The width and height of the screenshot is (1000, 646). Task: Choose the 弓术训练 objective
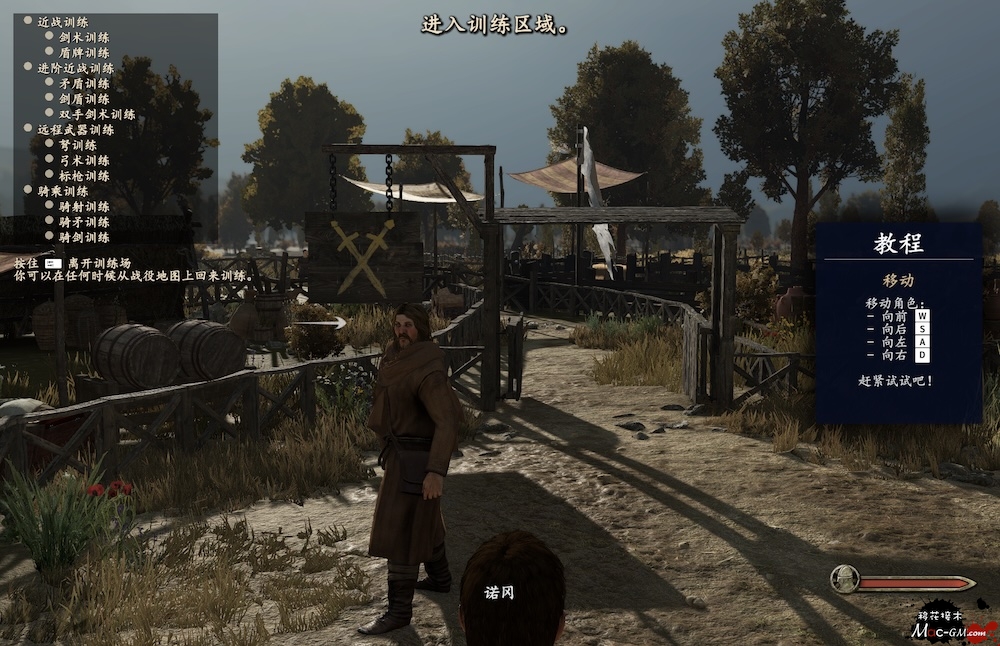[x=83, y=161]
